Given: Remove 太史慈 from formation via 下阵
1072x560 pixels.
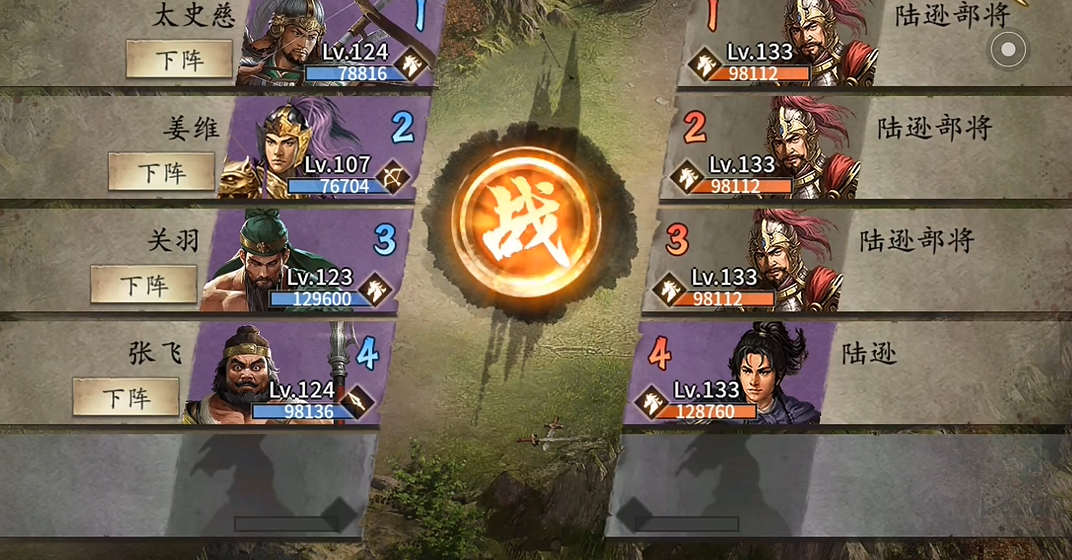Looking at the screenshot, I should click(179, 60).
